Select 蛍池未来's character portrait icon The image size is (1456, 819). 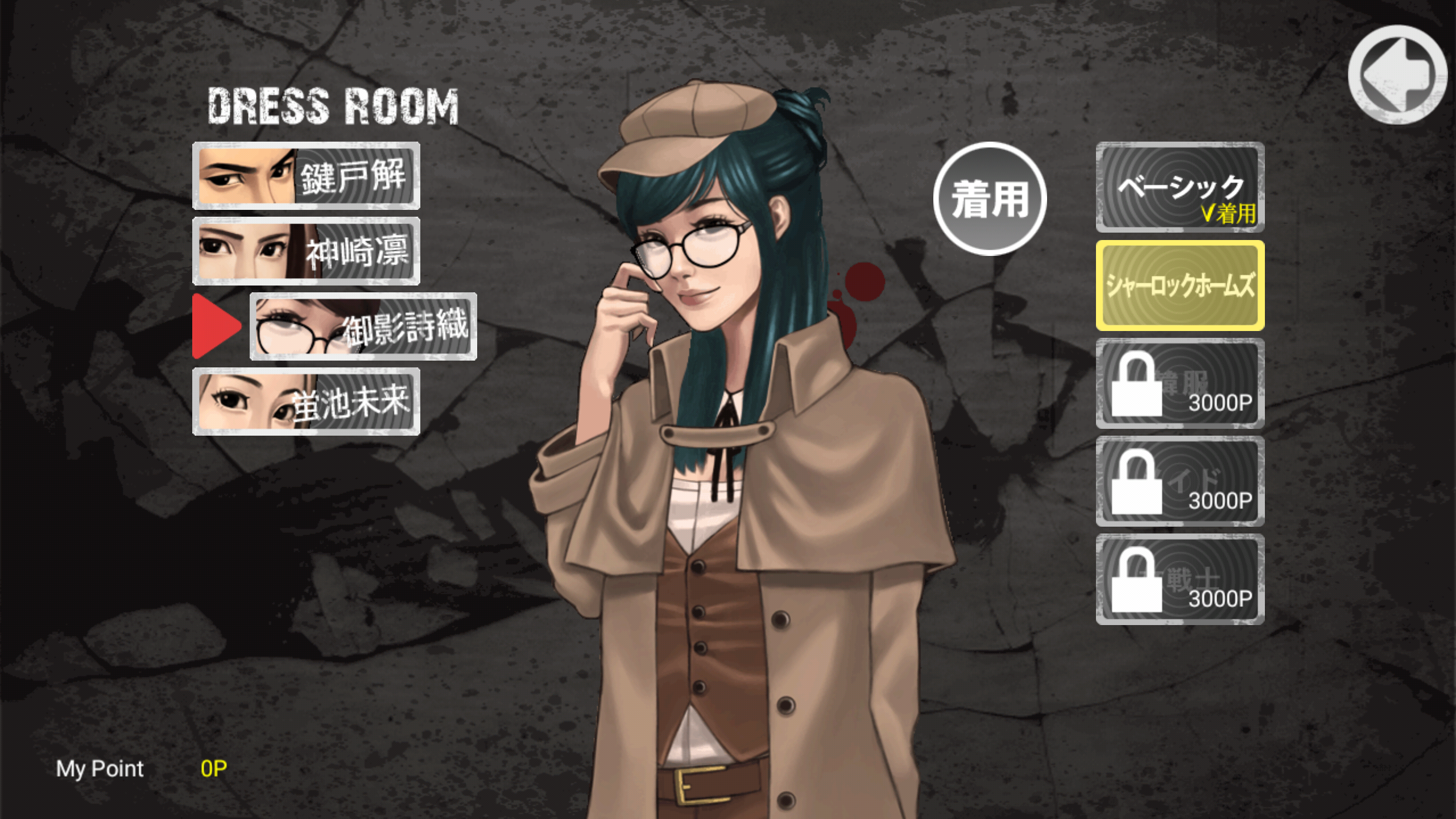pos(245,402)
